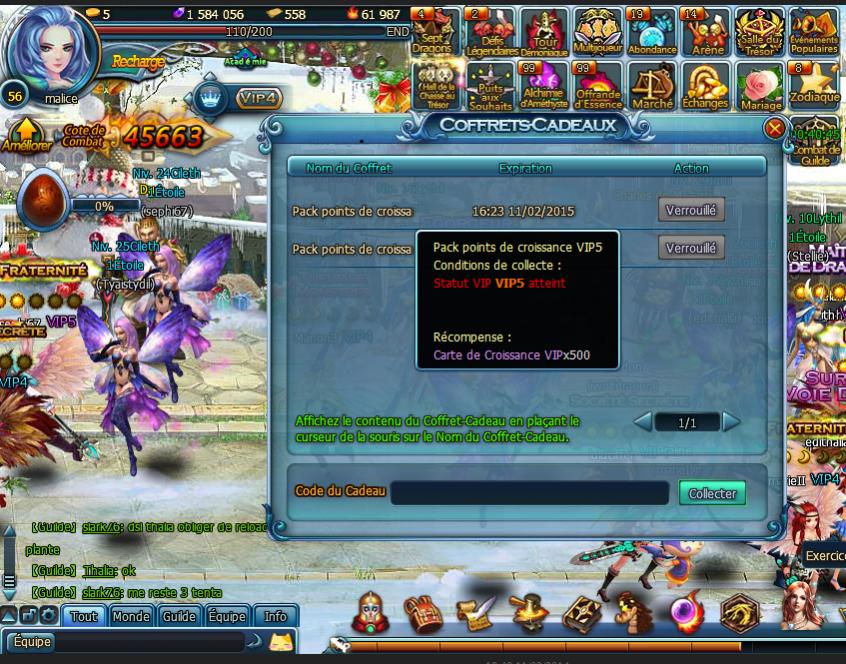Open the VIP4 status panel
Viewport: 846px width, 664px height.
click(258, 98)
